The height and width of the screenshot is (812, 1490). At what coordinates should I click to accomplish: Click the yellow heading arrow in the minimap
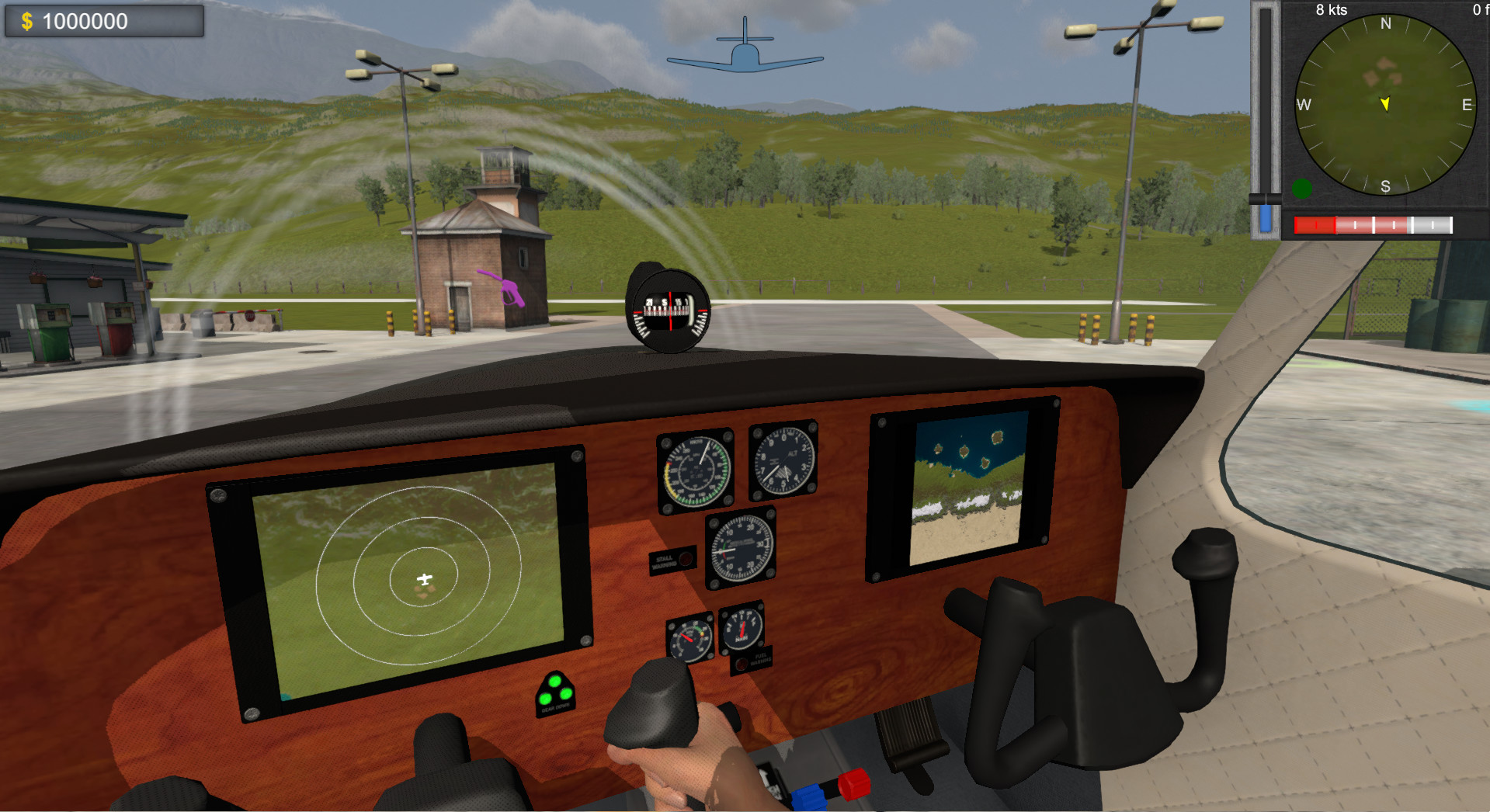point(1385,102)
